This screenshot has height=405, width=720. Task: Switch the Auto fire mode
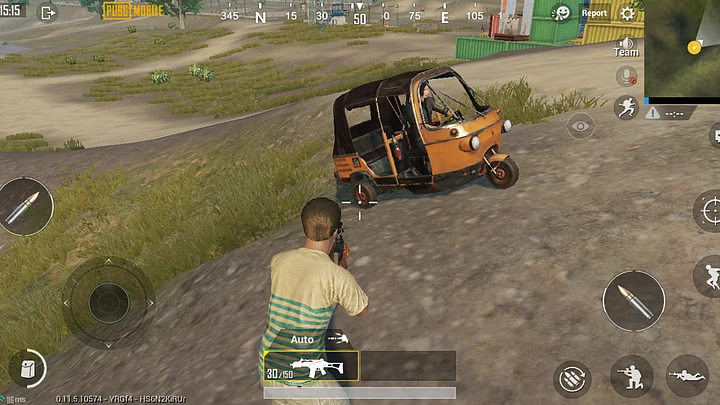tap(302, 339)
